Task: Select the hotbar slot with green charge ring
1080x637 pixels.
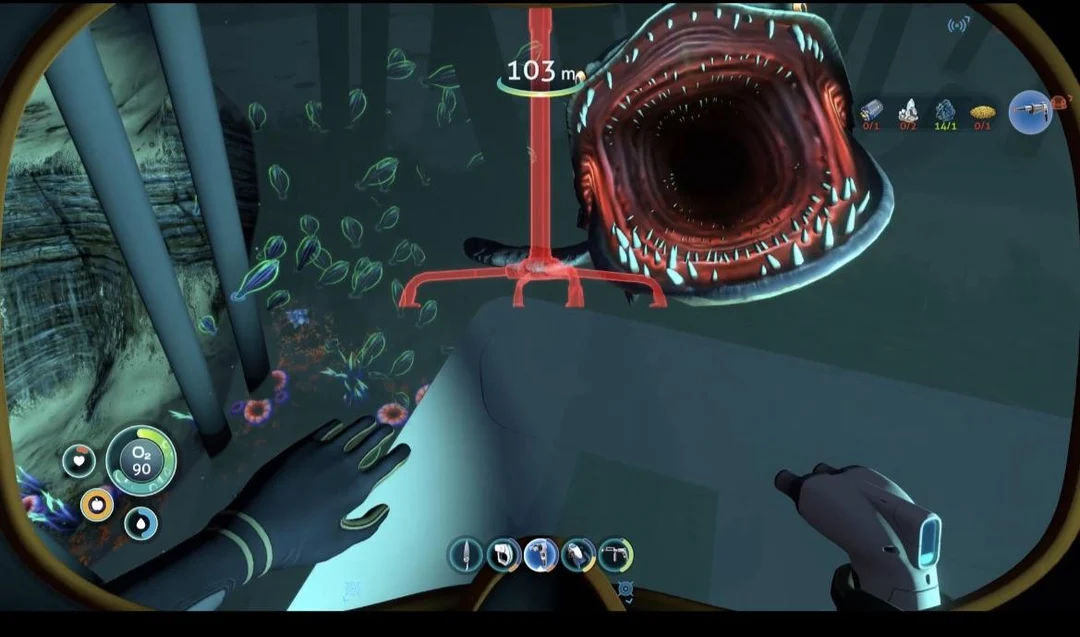Action: 614,554
